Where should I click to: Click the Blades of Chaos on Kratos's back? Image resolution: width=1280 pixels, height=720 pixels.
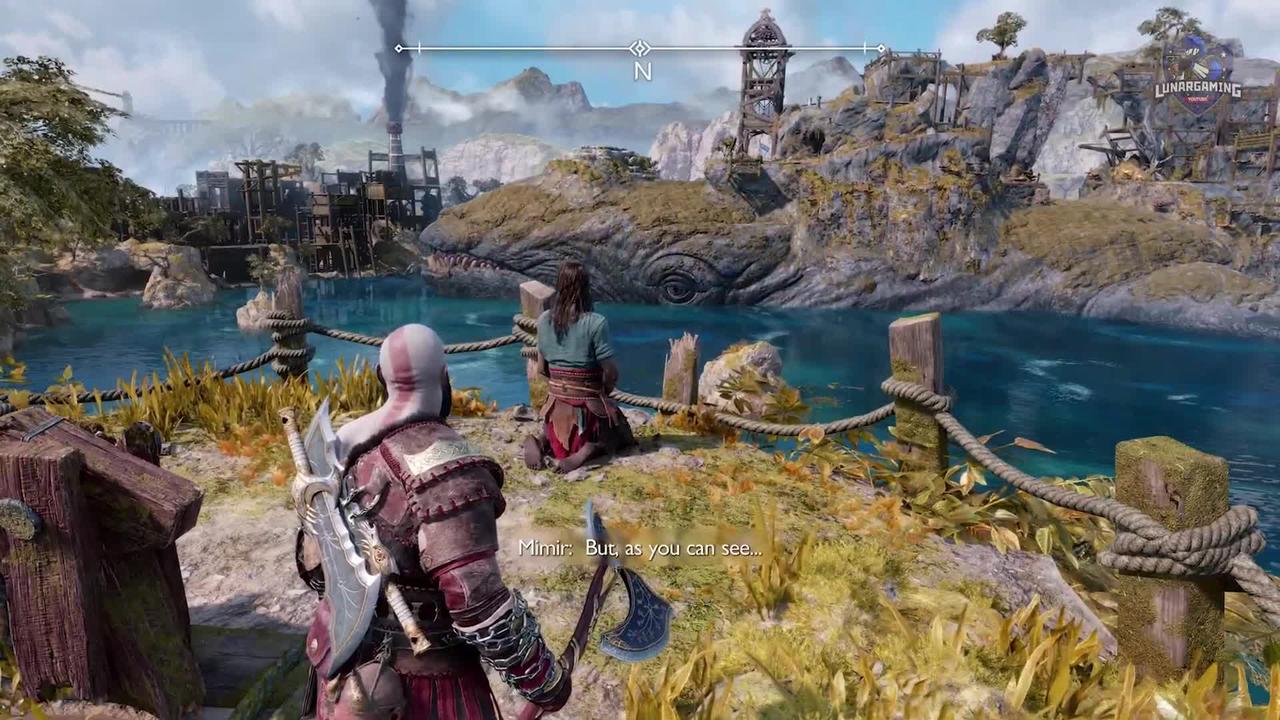330,480
